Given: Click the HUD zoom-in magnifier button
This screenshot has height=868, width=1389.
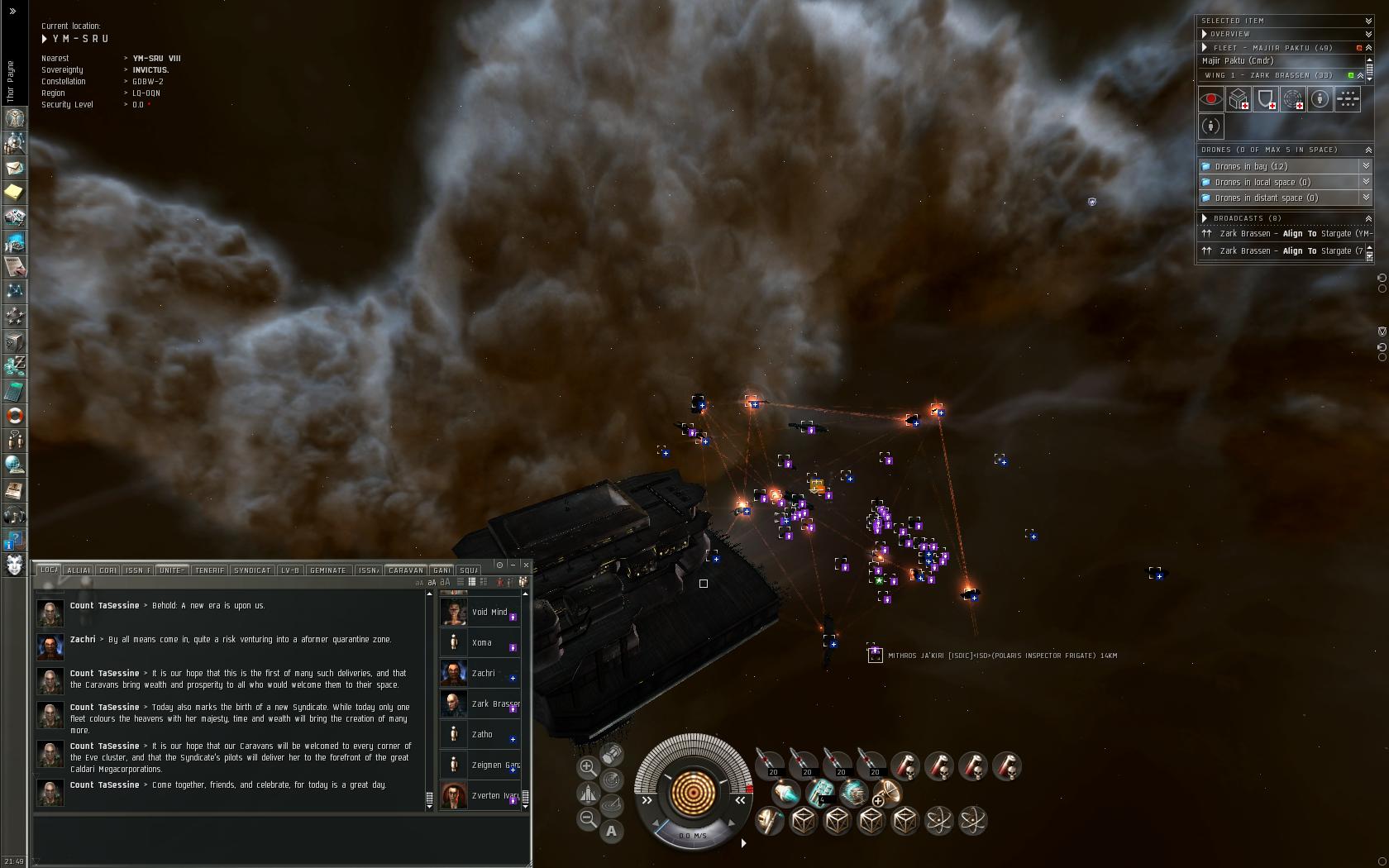Looking at the screenshot, I should [588, 767].
